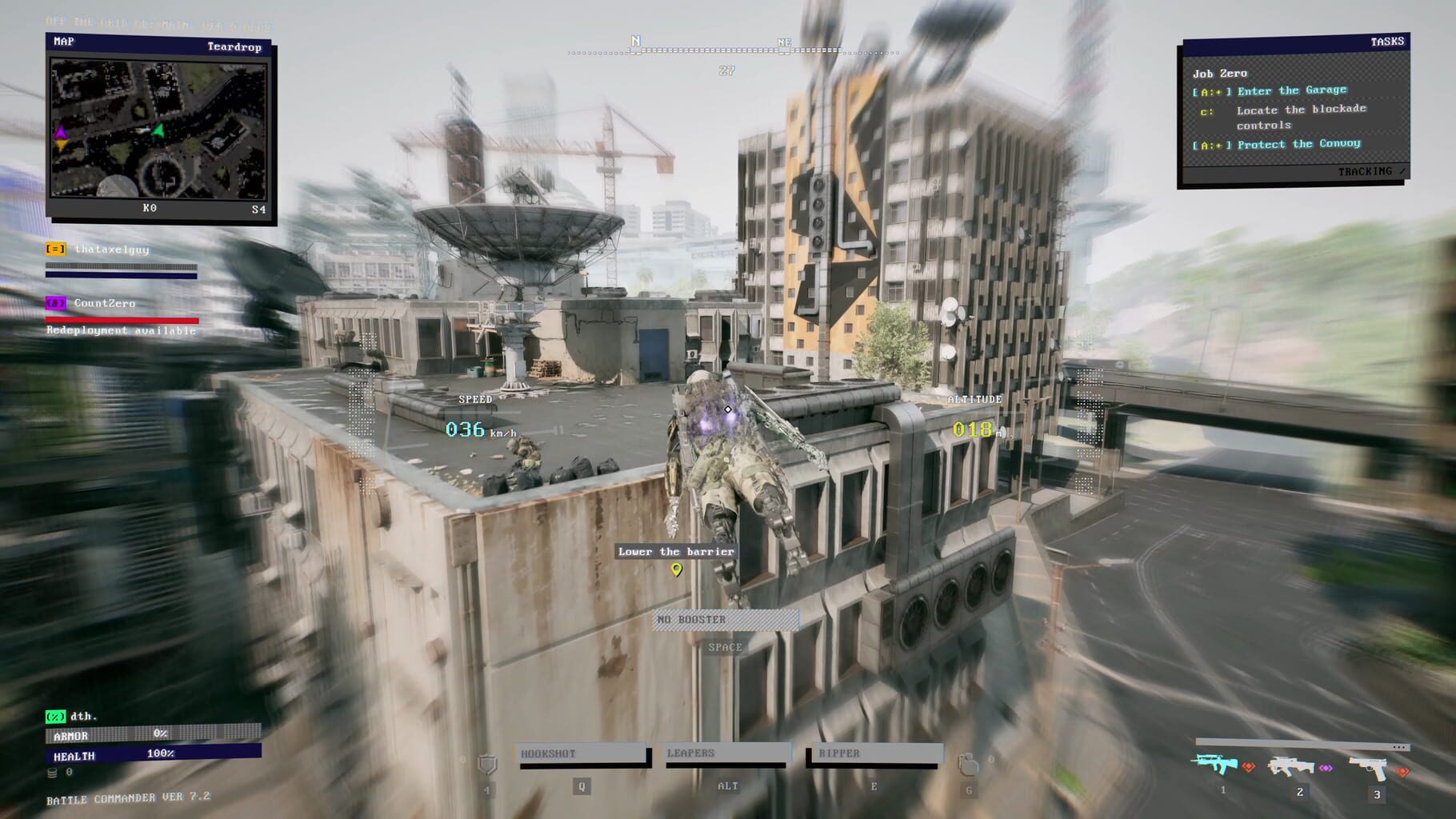Click the Lower the barrier objective marker

point(674,551)
